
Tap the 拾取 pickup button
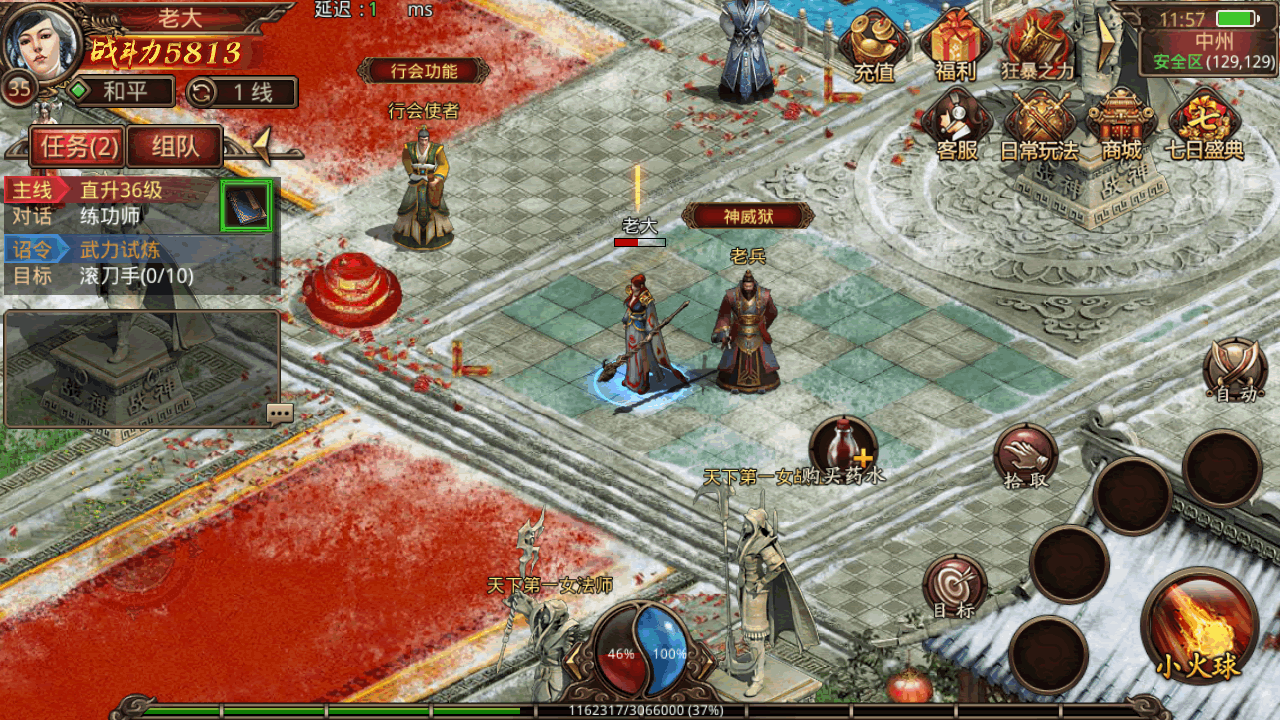click(x=1025, y=456)
